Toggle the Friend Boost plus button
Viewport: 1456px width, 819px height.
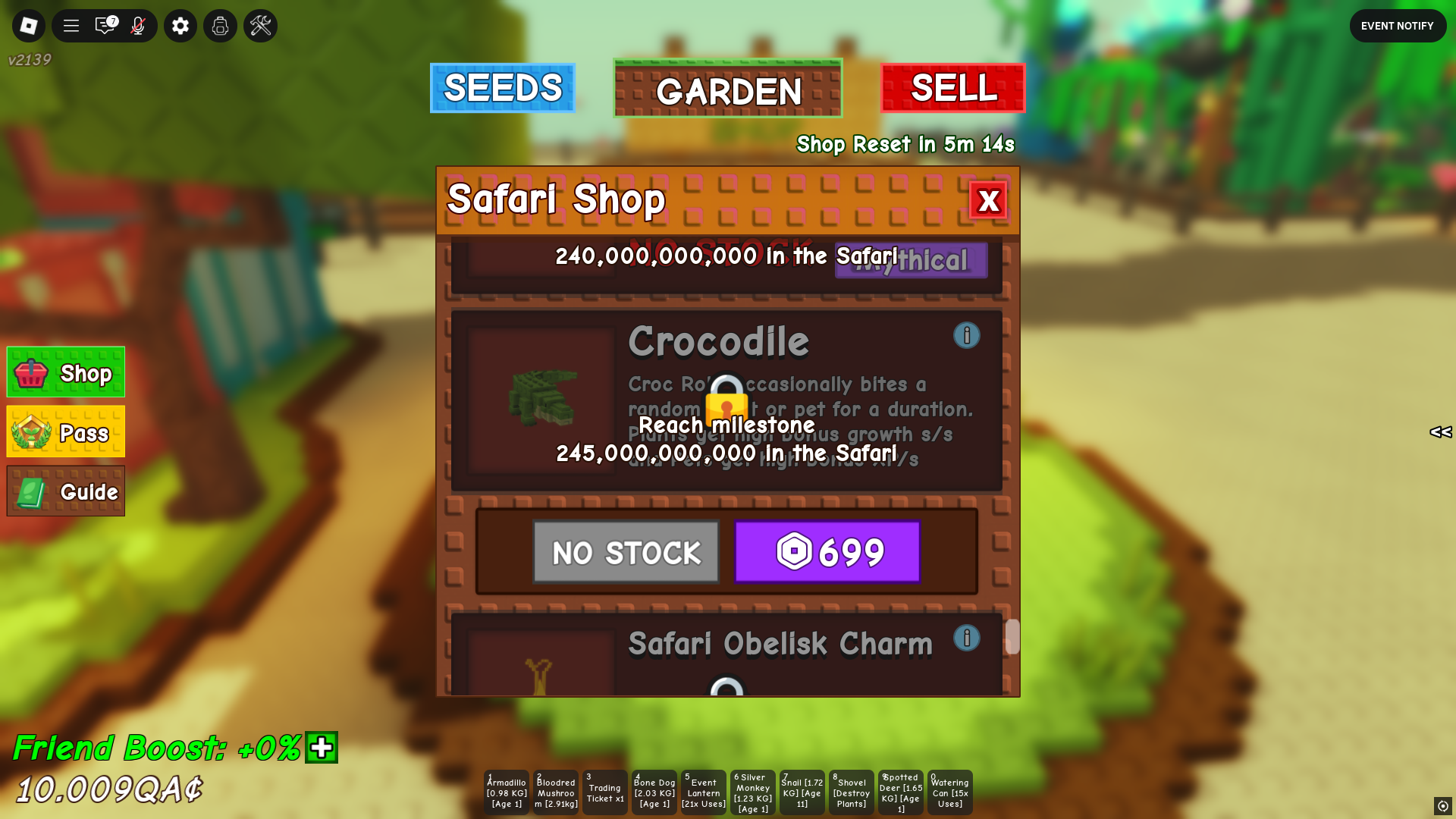[322, 748]
